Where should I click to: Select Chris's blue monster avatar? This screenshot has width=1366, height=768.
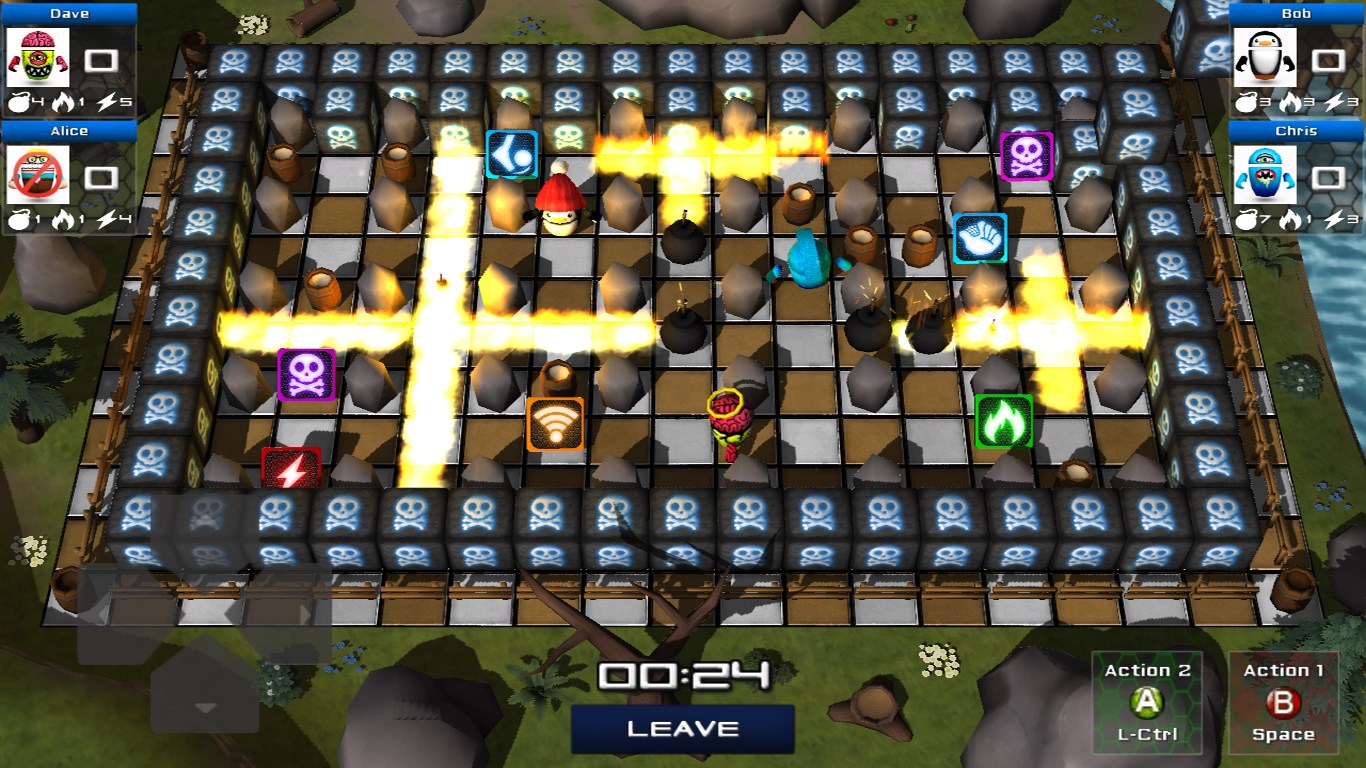[x=1264, y=175]
